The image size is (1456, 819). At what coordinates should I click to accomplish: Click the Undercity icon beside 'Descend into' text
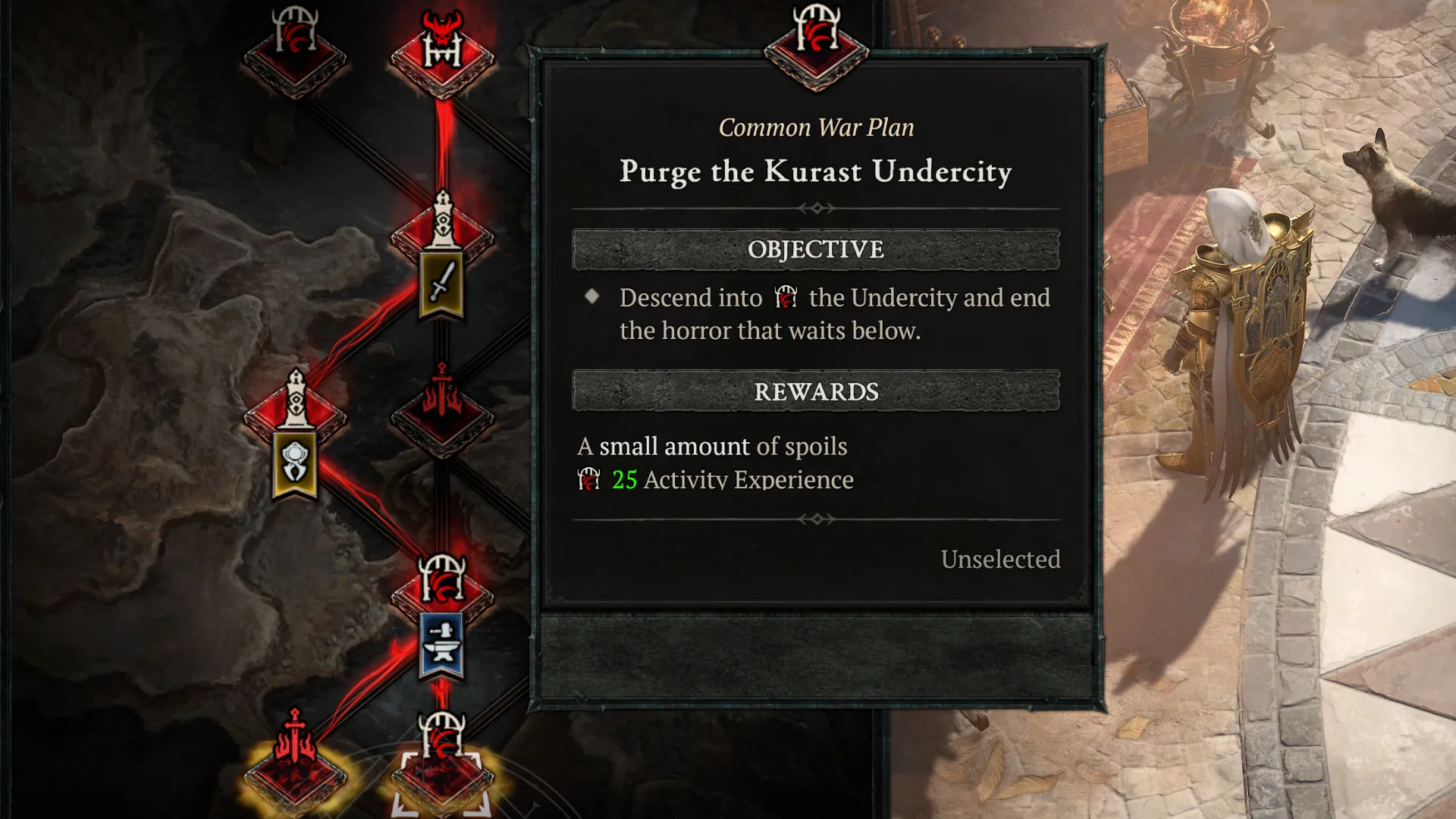(785, 298)
